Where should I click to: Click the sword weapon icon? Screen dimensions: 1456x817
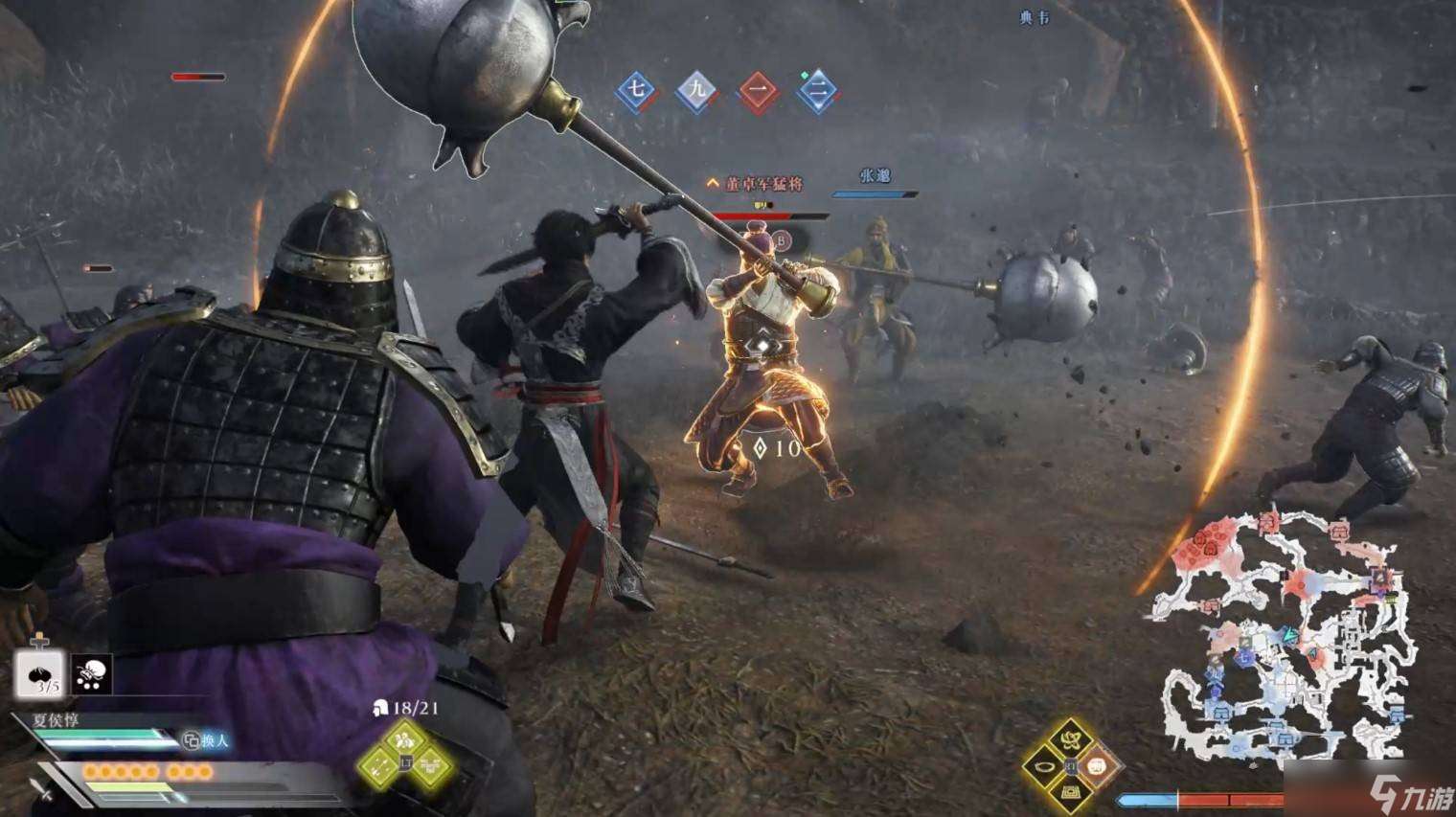42,791
